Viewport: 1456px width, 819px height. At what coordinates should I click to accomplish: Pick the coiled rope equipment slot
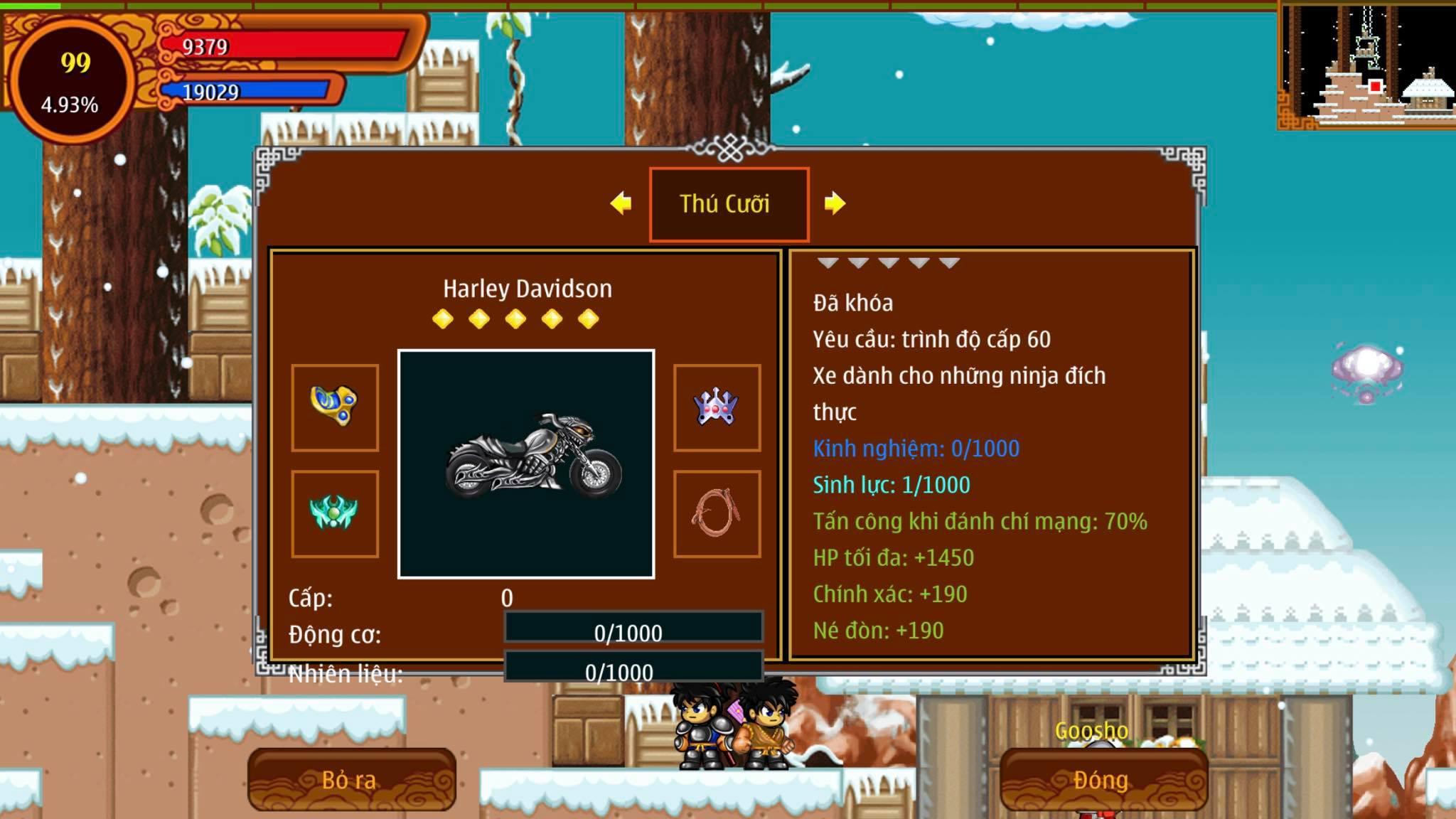tap(717, 513)
